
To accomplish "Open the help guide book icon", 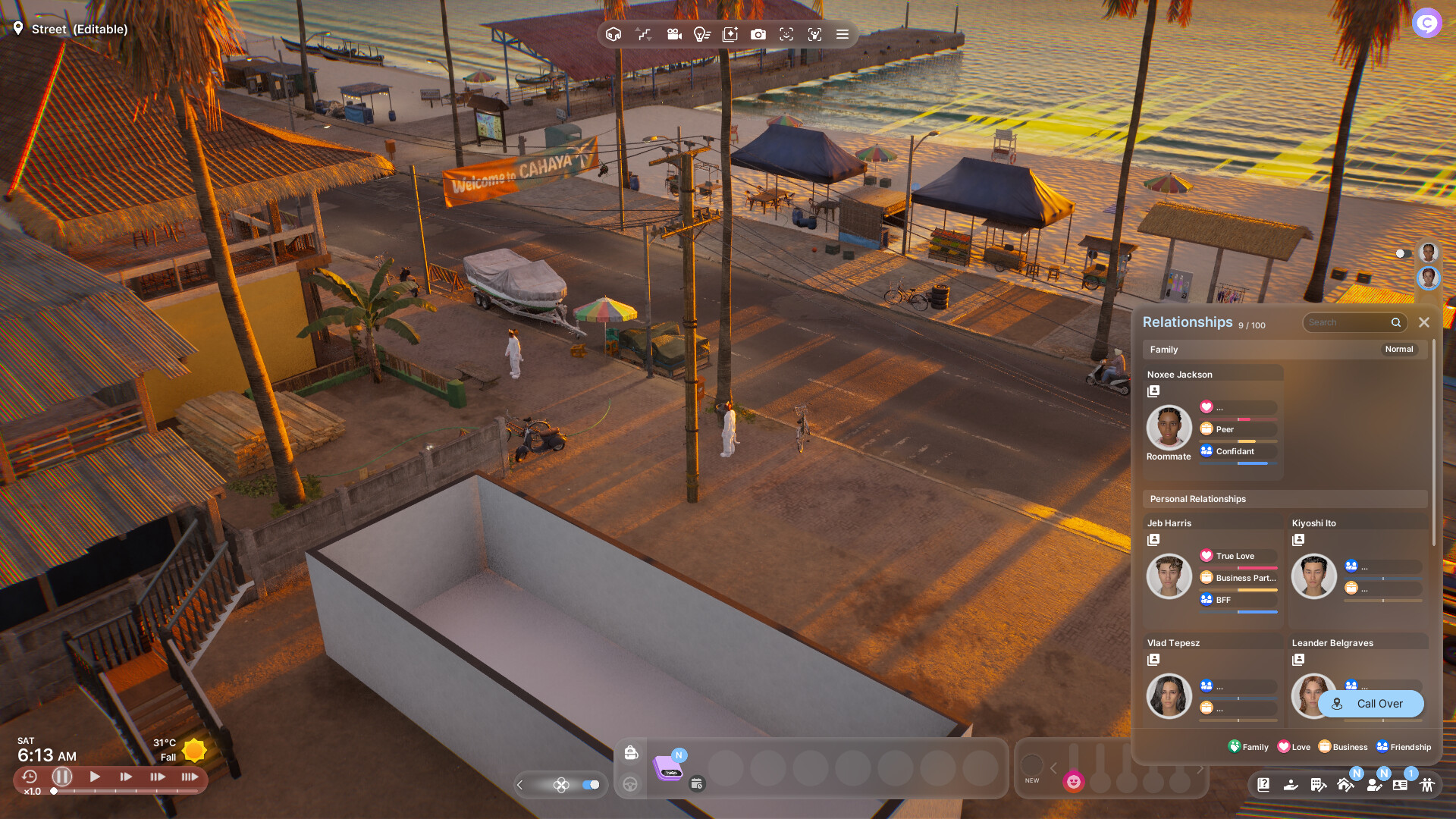I will [x=1263, y=785].
